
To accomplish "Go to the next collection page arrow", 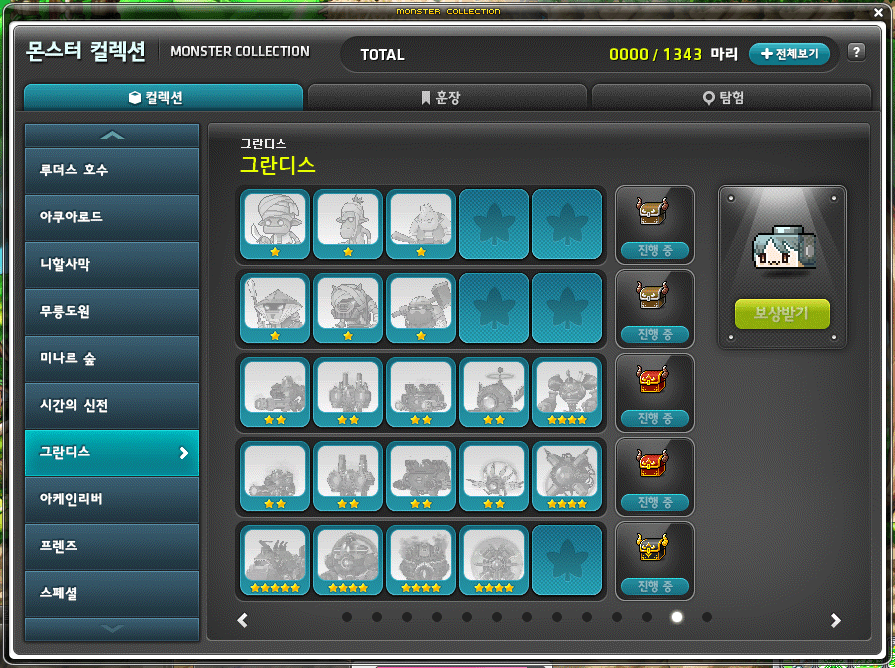I will point(836,620).
